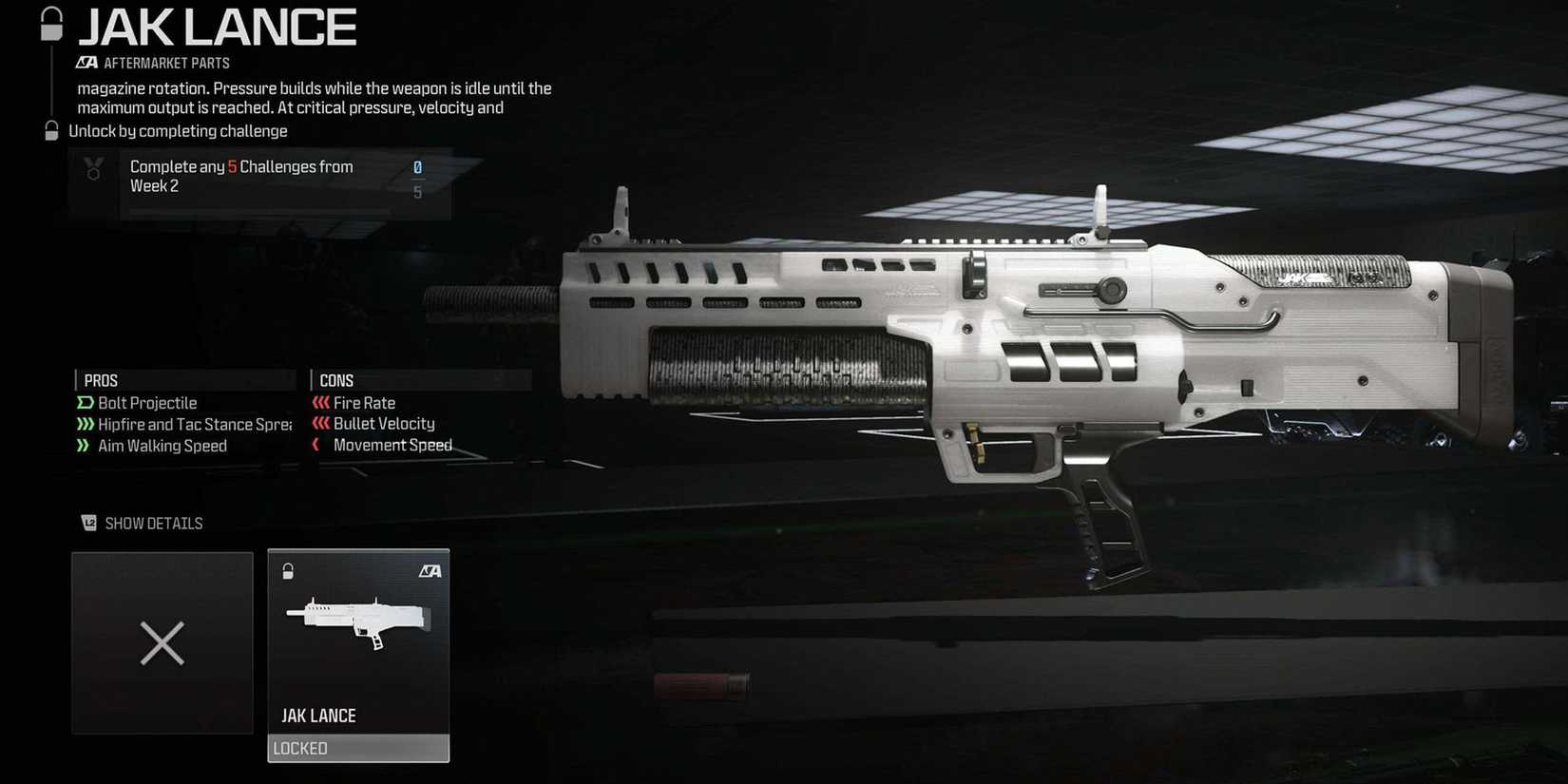Image resolution: width=1568 pixels, height=784 pixels.
Task: Click SHOW DETAILS
Action: [x=153, y=522]
